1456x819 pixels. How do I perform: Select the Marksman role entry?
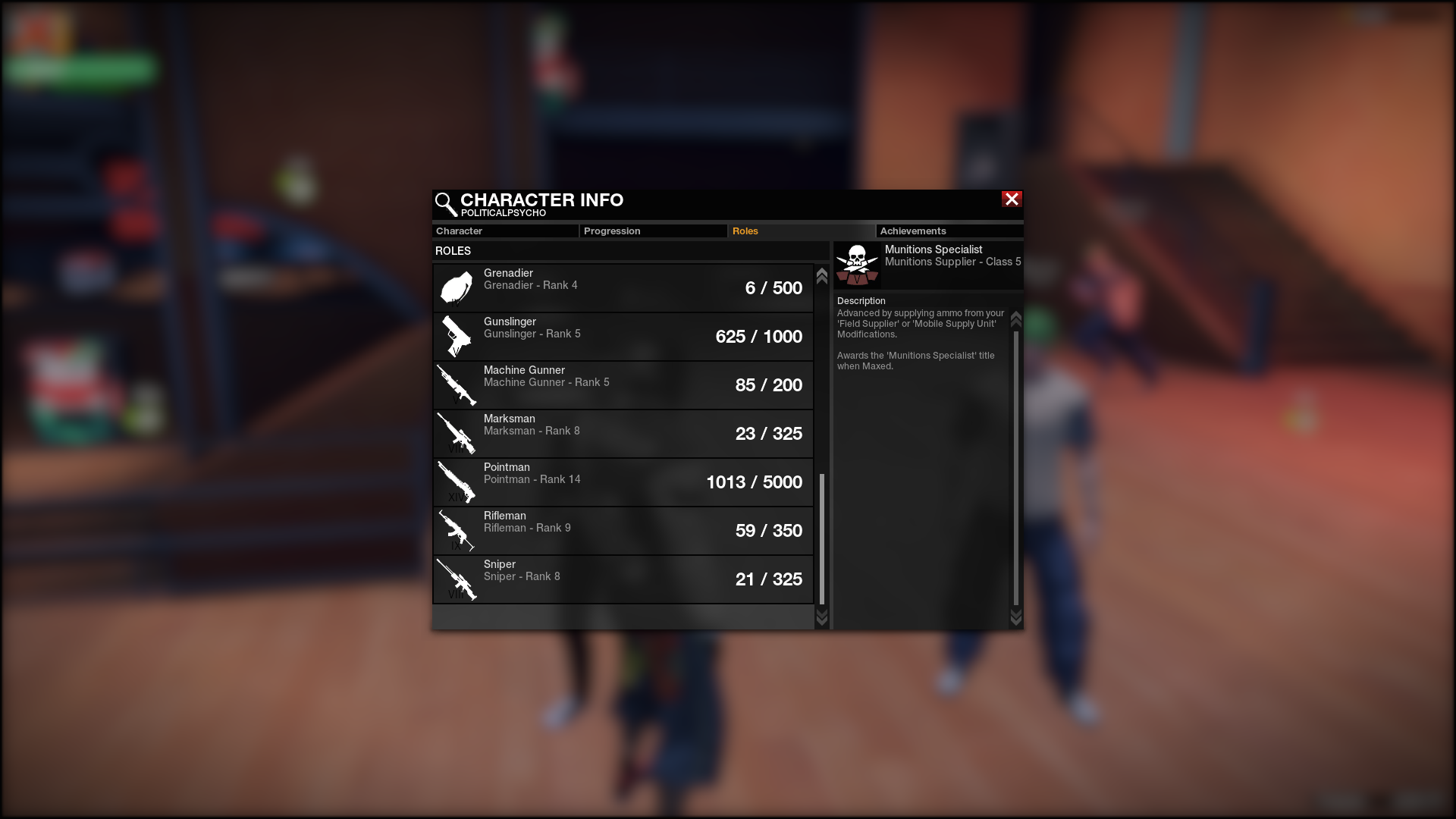[x=623, y=434]
